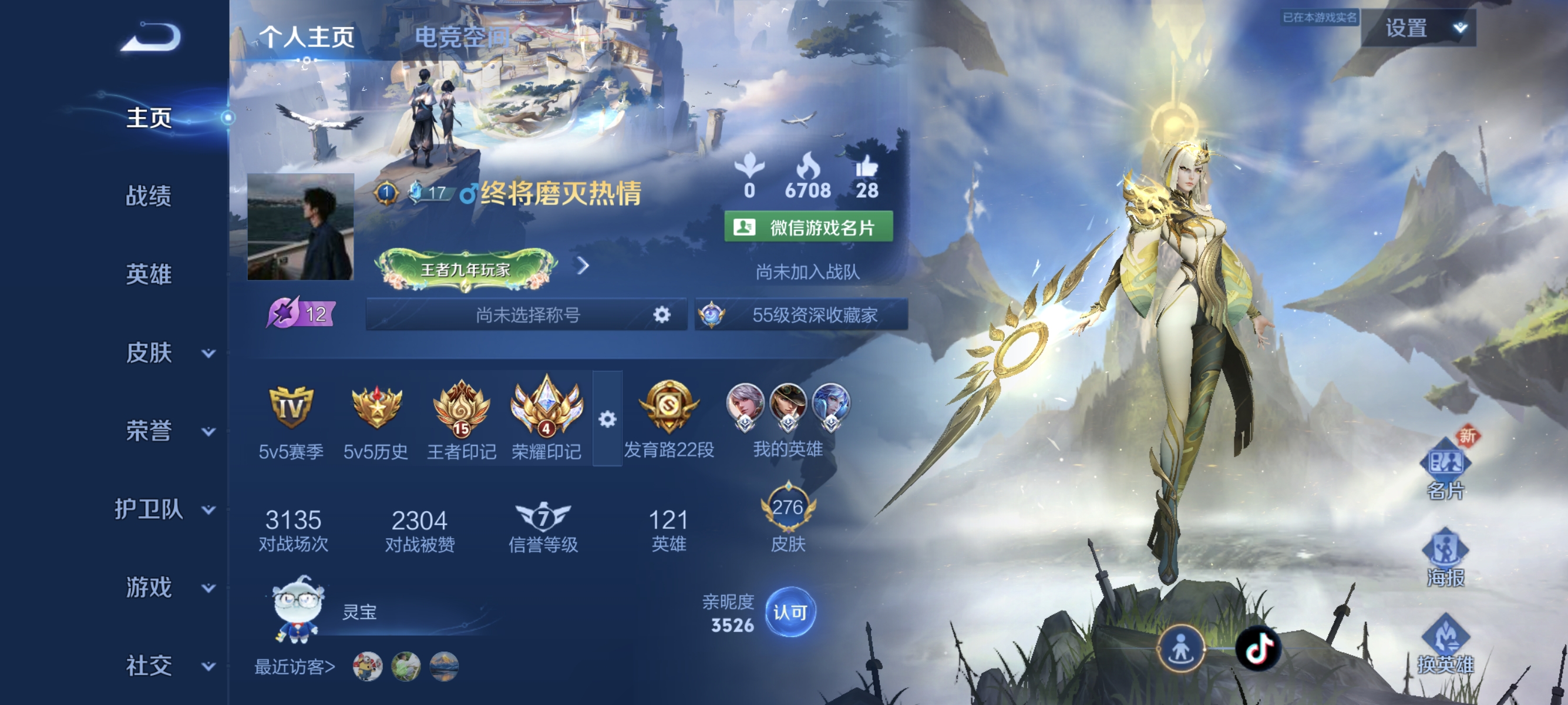Viewport: 1568px width, 705px height.
Task: Click 换英雄 to change displayed hero
Action: [x=1445, y=644]
